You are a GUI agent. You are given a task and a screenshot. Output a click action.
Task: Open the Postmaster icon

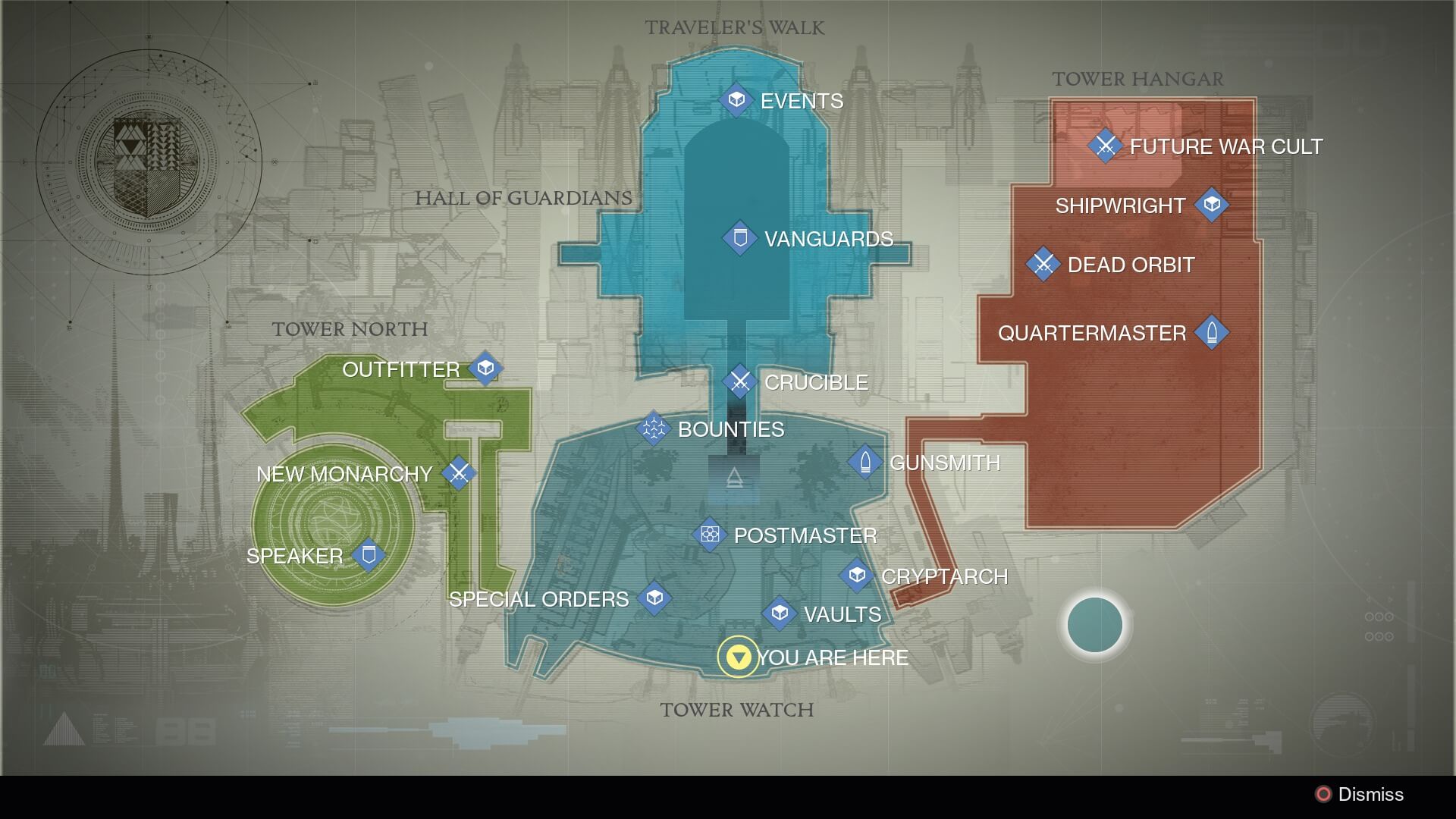tap(710, 534)
